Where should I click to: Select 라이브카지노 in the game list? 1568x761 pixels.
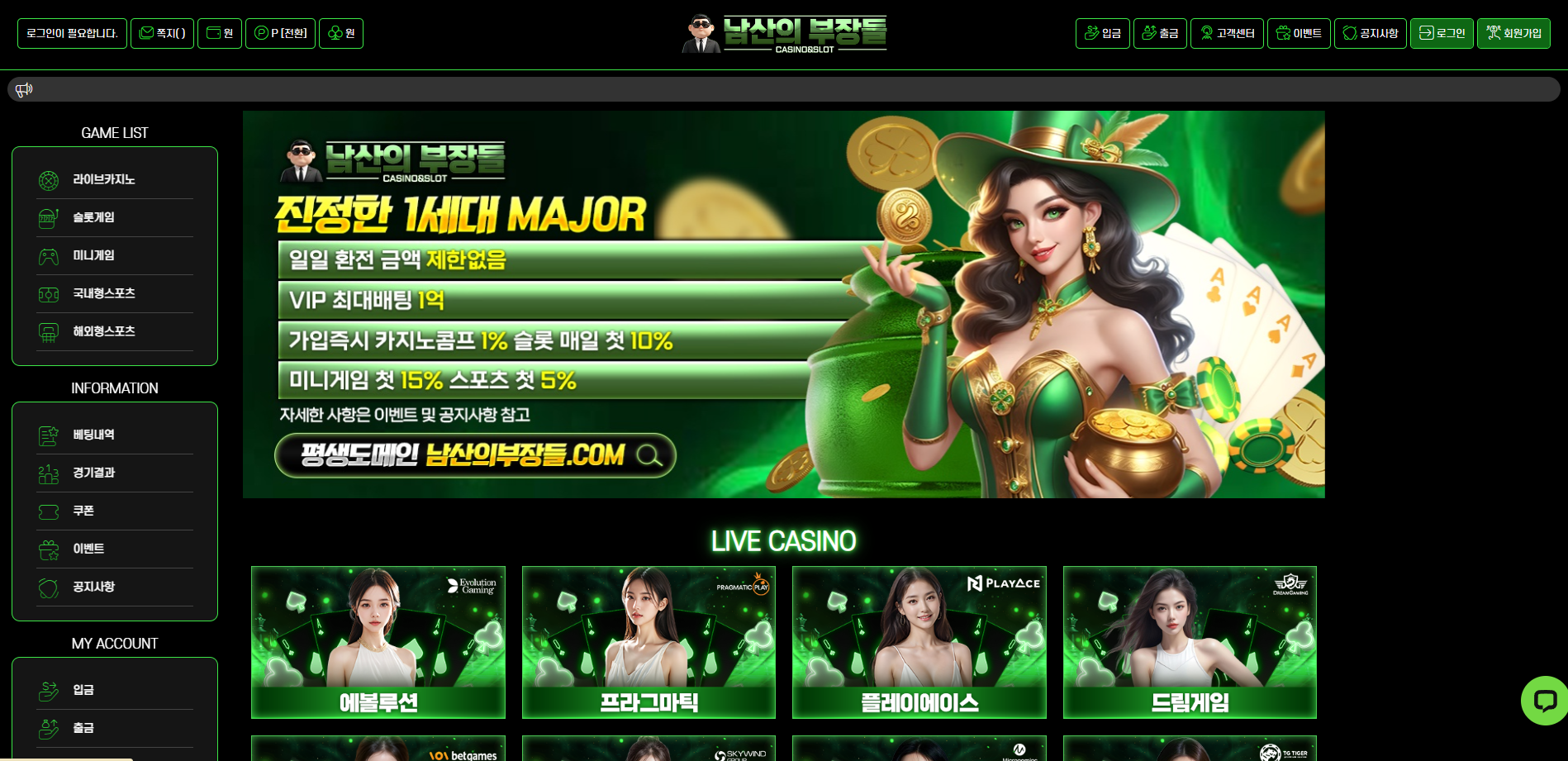coord(104,179)
